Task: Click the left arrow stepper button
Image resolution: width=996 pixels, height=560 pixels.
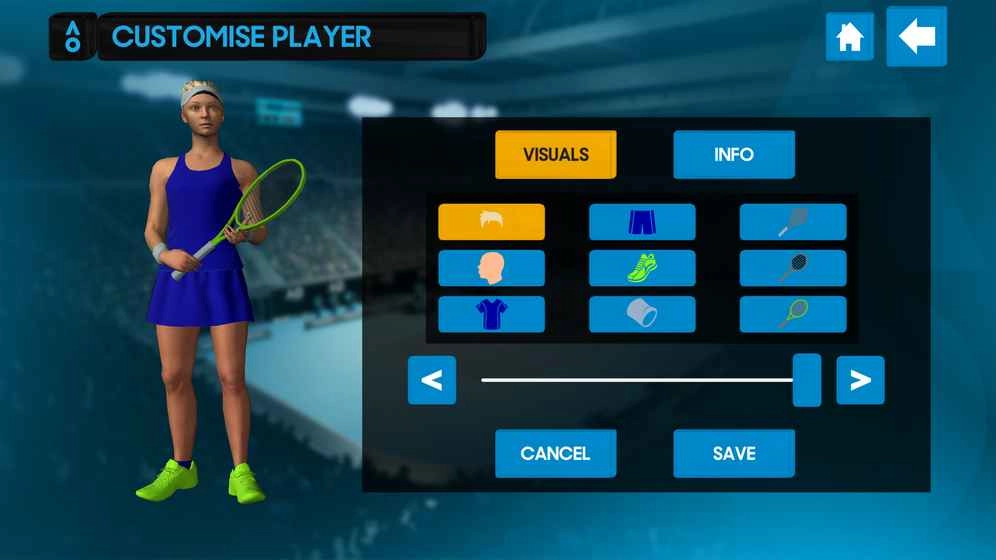Action: [x=432, y=380]
